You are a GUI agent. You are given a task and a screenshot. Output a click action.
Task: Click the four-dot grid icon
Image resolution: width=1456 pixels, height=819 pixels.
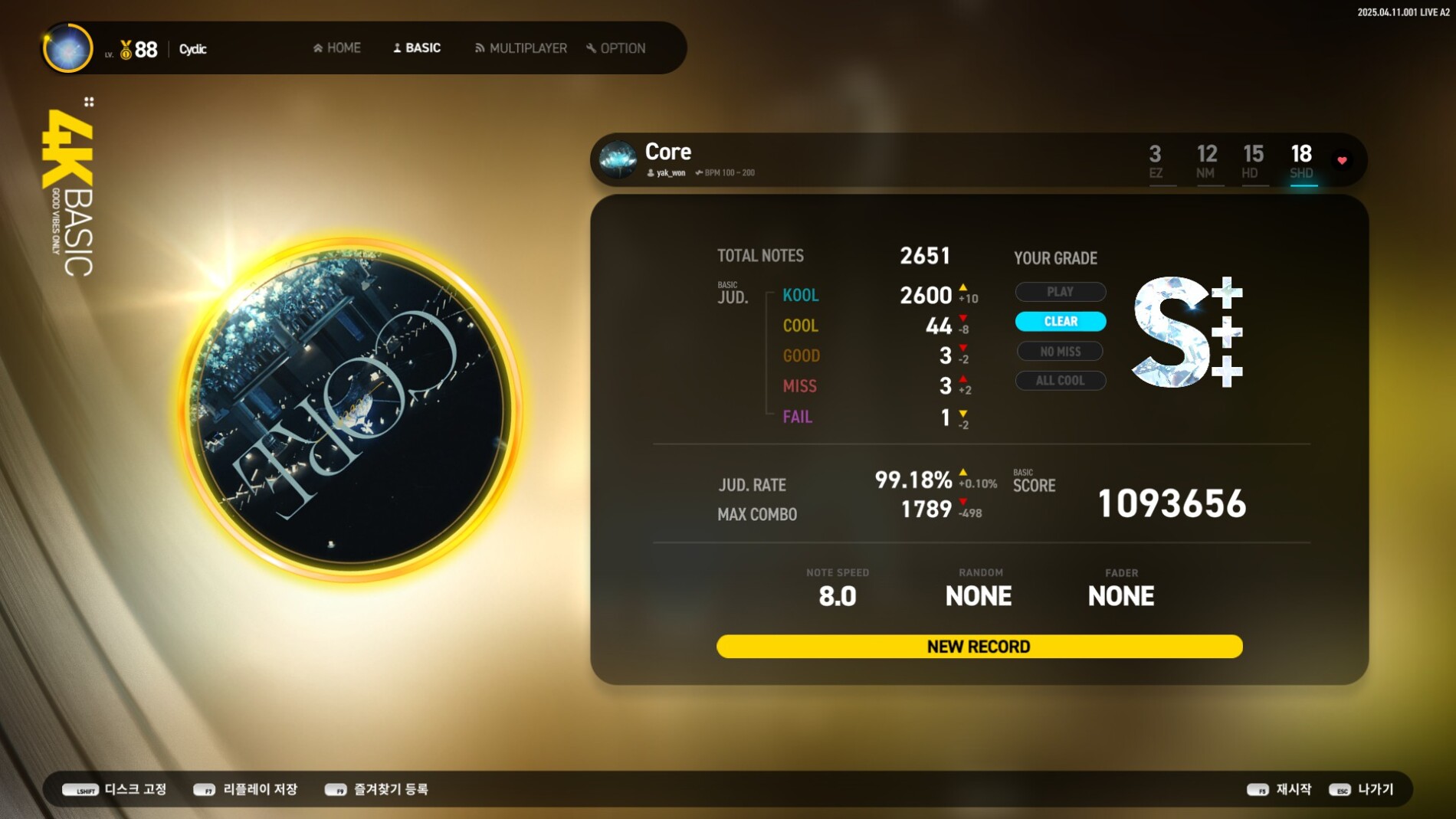pos(89,102)
